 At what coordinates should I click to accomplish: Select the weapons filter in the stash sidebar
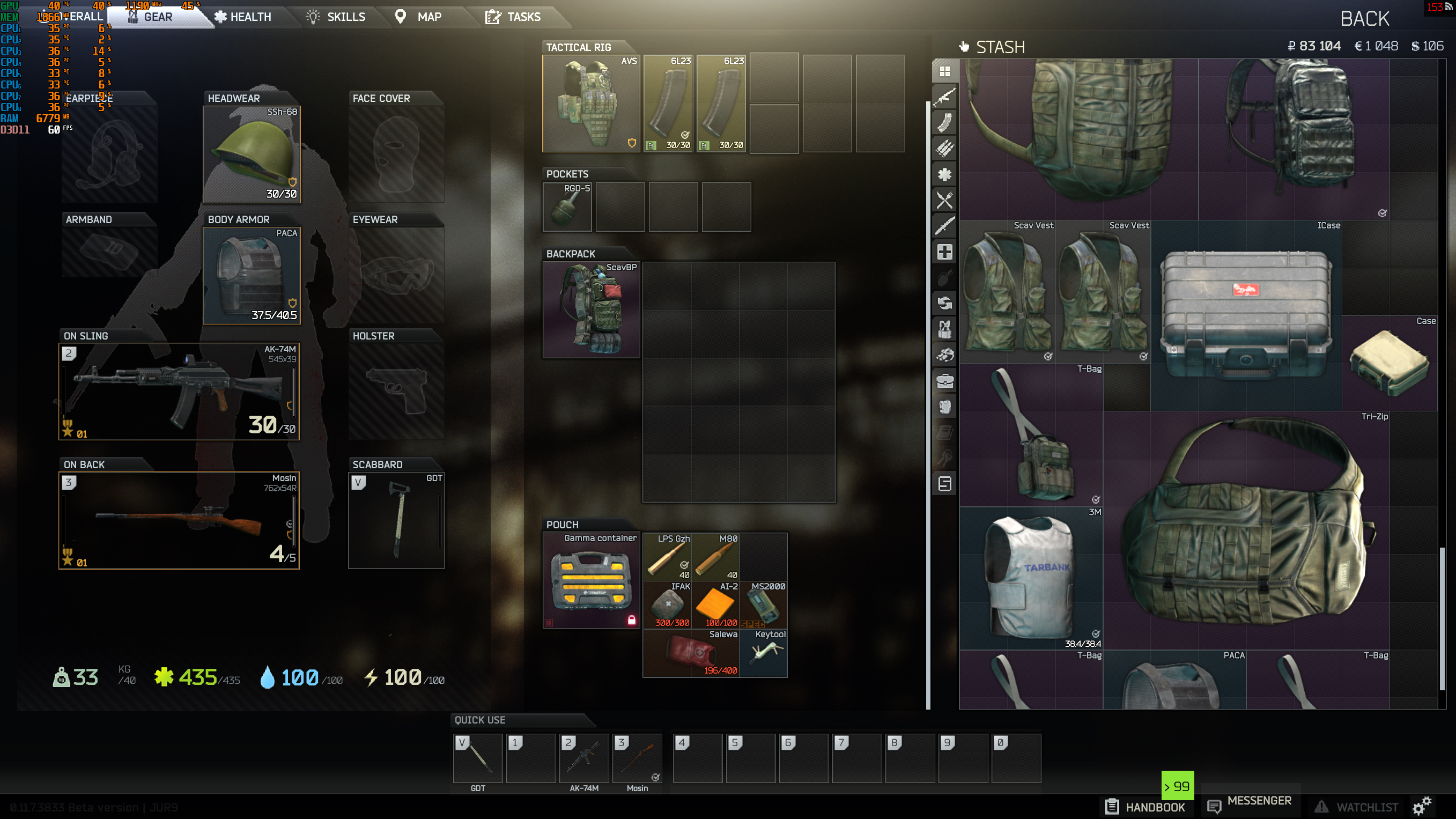[944, 97]
